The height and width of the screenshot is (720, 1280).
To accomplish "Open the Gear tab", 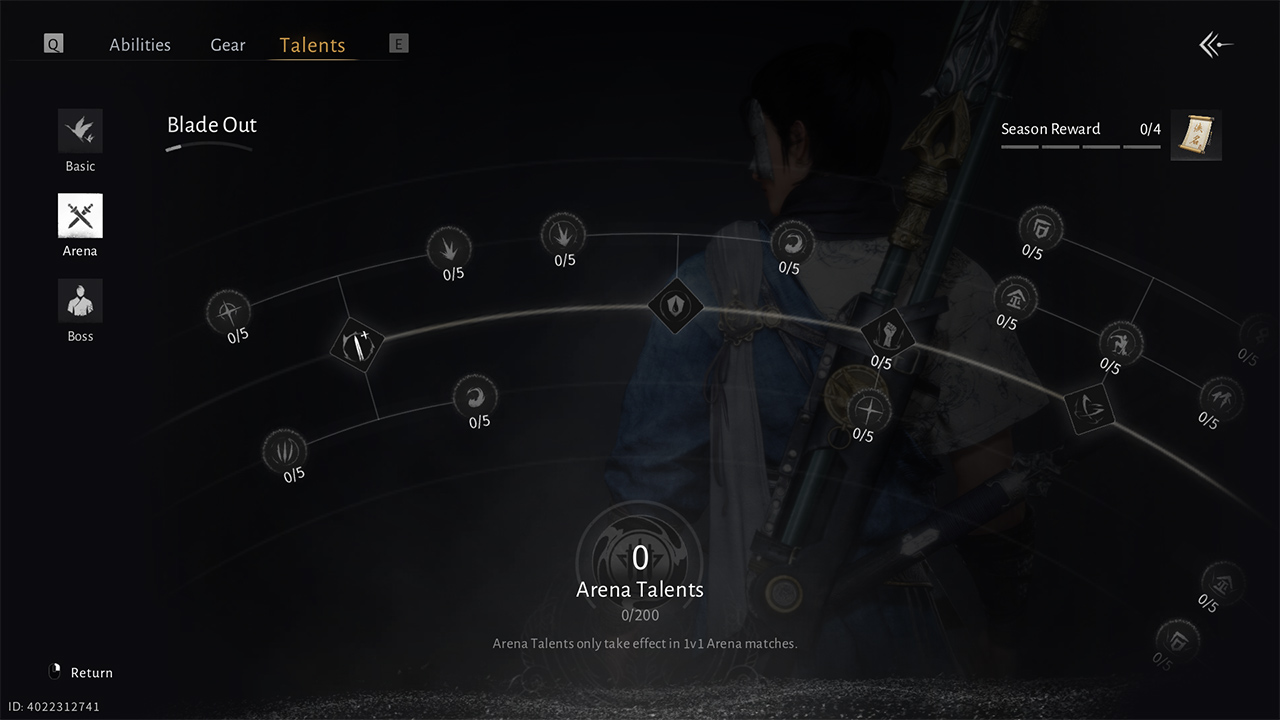I will tap(228, 45).
